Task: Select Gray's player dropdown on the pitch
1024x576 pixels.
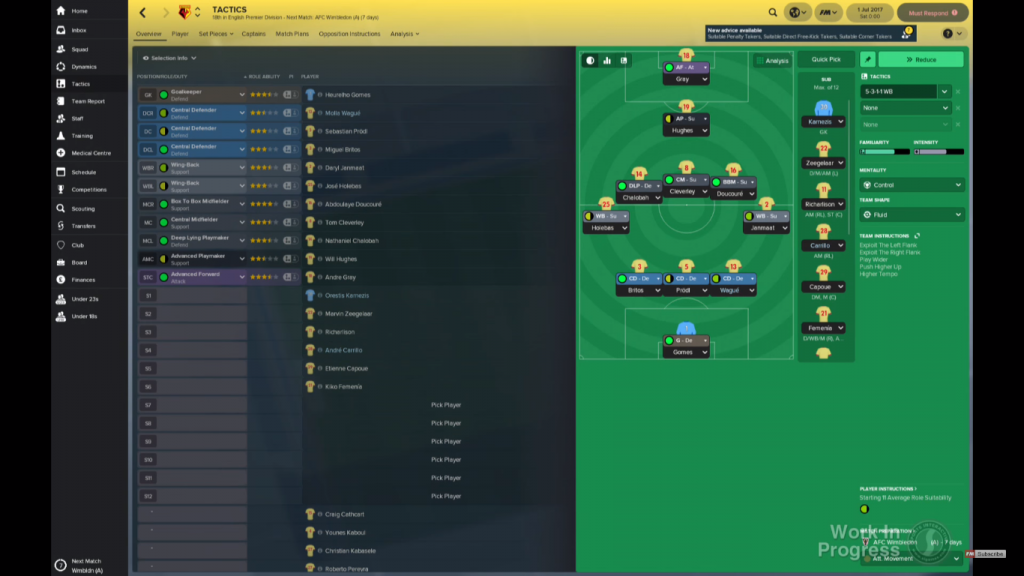Action: 685,79
